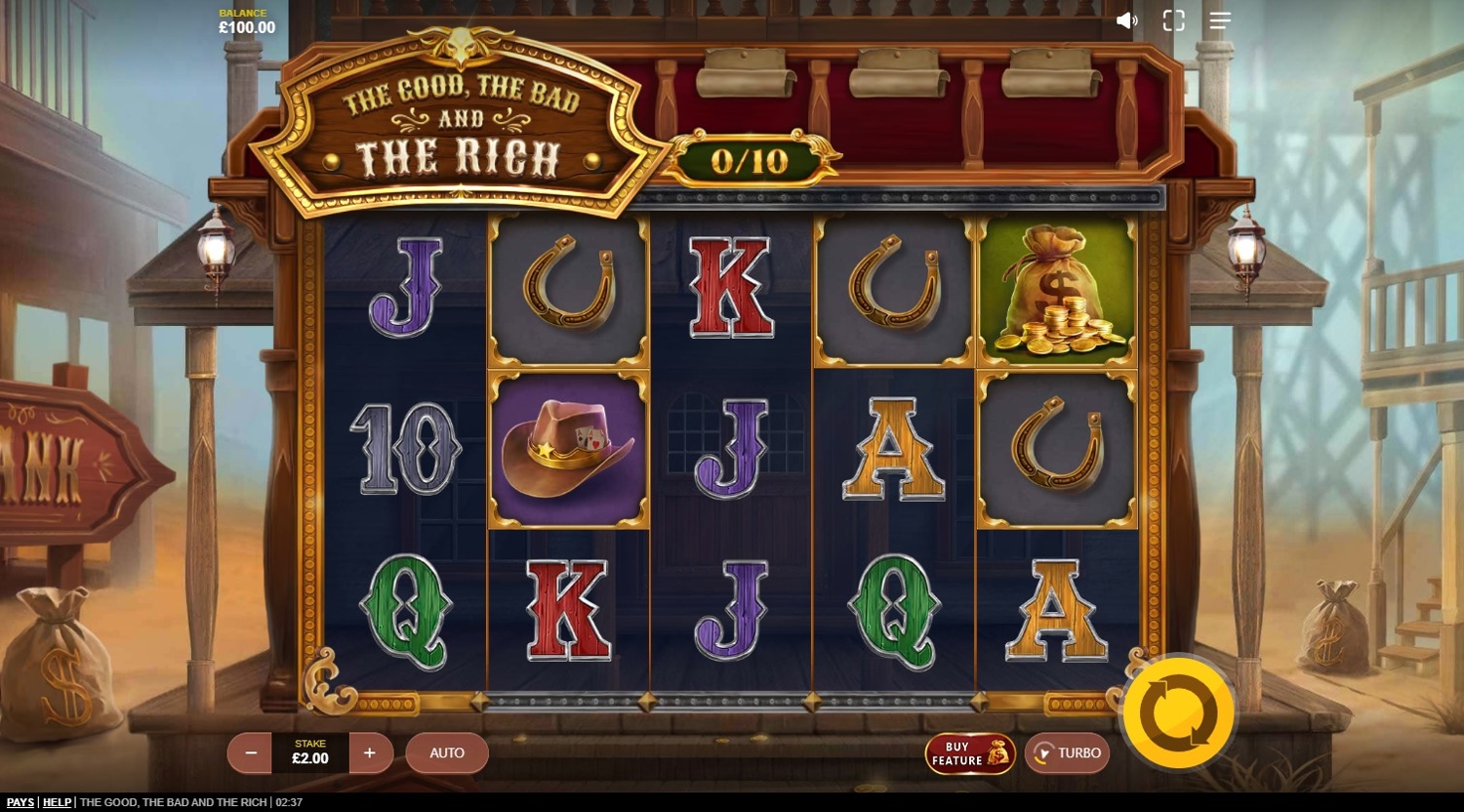The image size is (1464, 812).
Task: Open the Pays paytable link
Action: 20,802
